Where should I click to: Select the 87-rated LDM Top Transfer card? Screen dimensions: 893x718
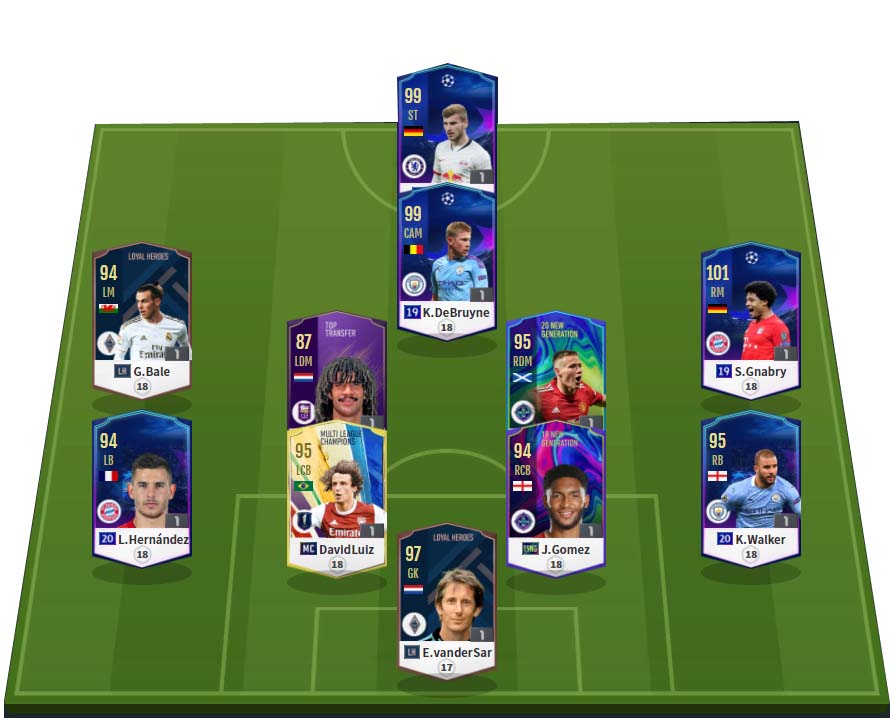336,370
